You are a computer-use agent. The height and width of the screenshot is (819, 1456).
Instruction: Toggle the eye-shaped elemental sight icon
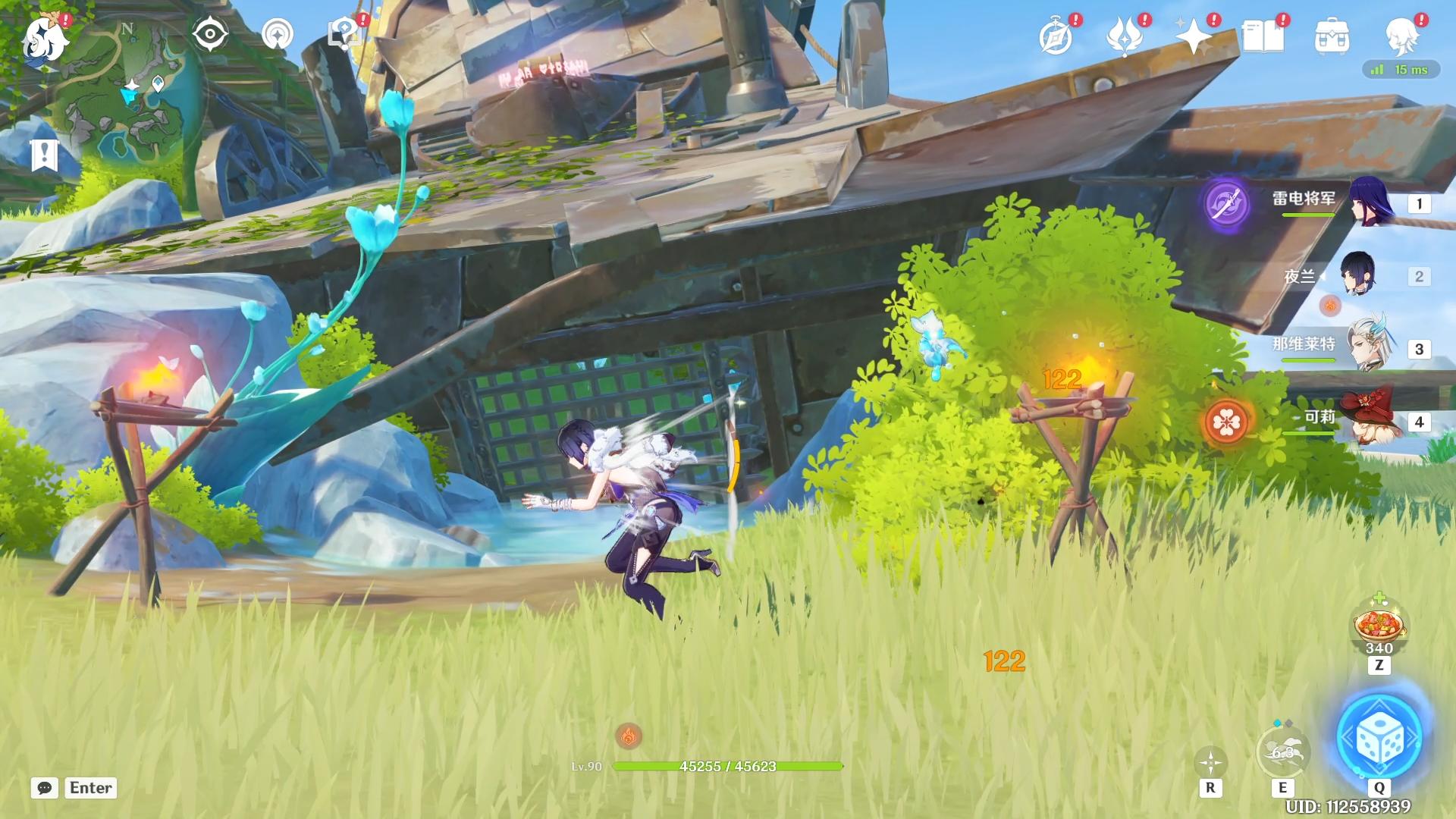tap(210, 34)
